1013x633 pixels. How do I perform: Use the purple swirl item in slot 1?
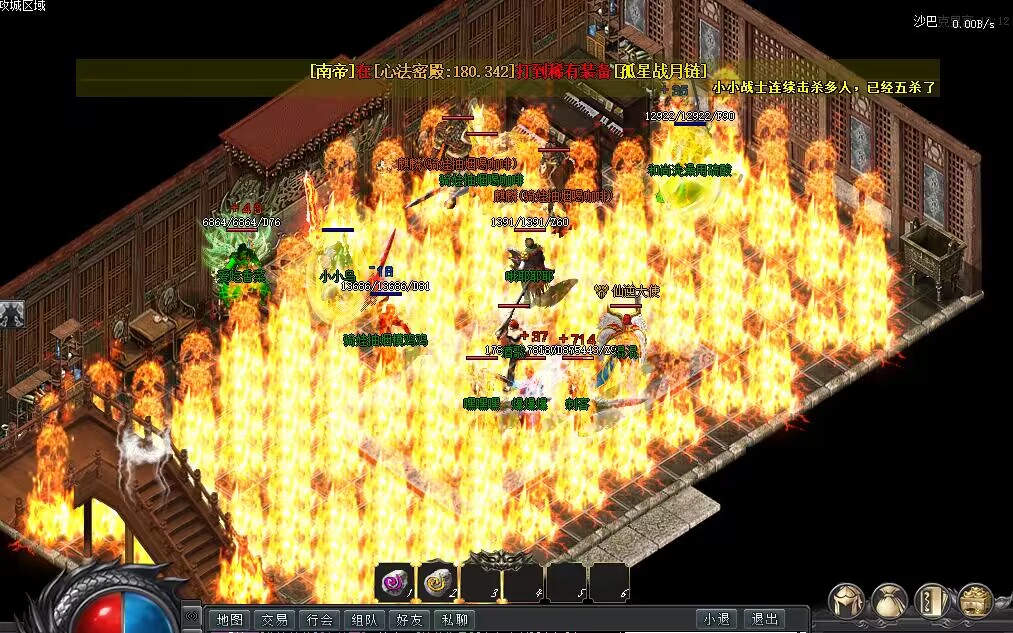point(394,581)
